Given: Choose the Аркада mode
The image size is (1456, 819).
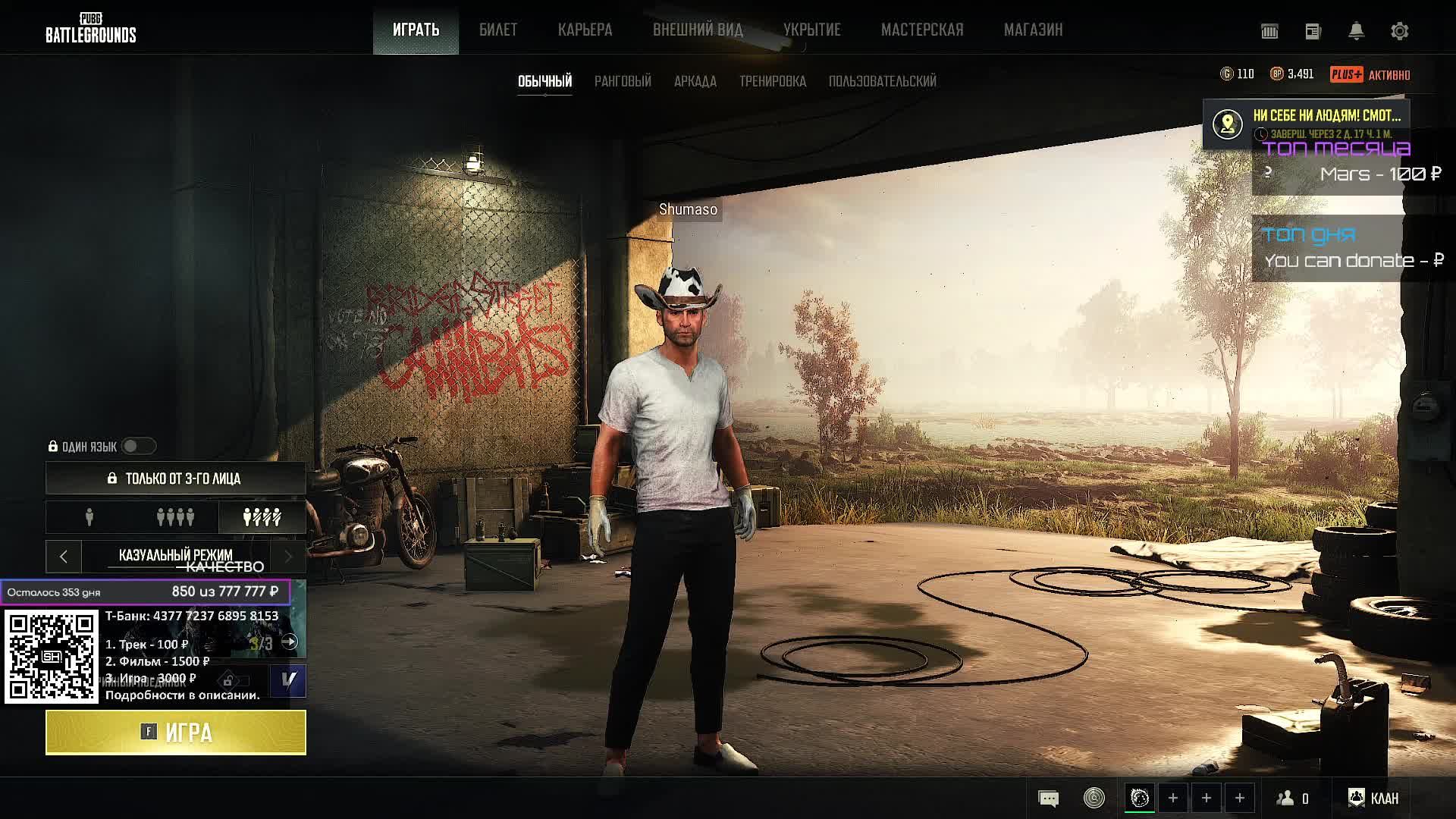Looking at the screenshot, I should tap(695, 81).
